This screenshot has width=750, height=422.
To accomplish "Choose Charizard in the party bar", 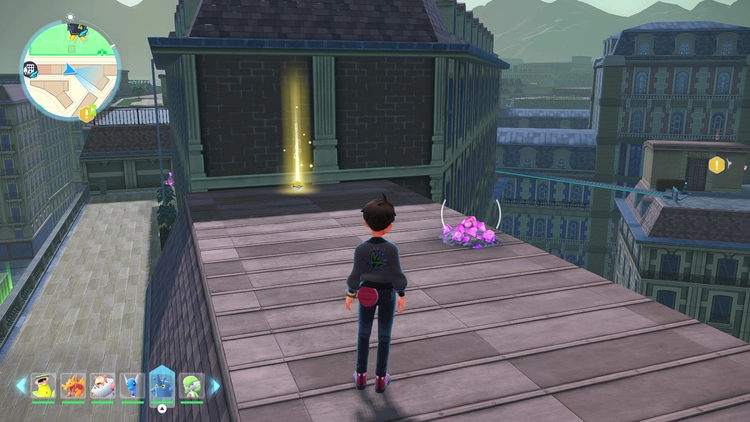I will pyautogui.click(x=73, y=385).
